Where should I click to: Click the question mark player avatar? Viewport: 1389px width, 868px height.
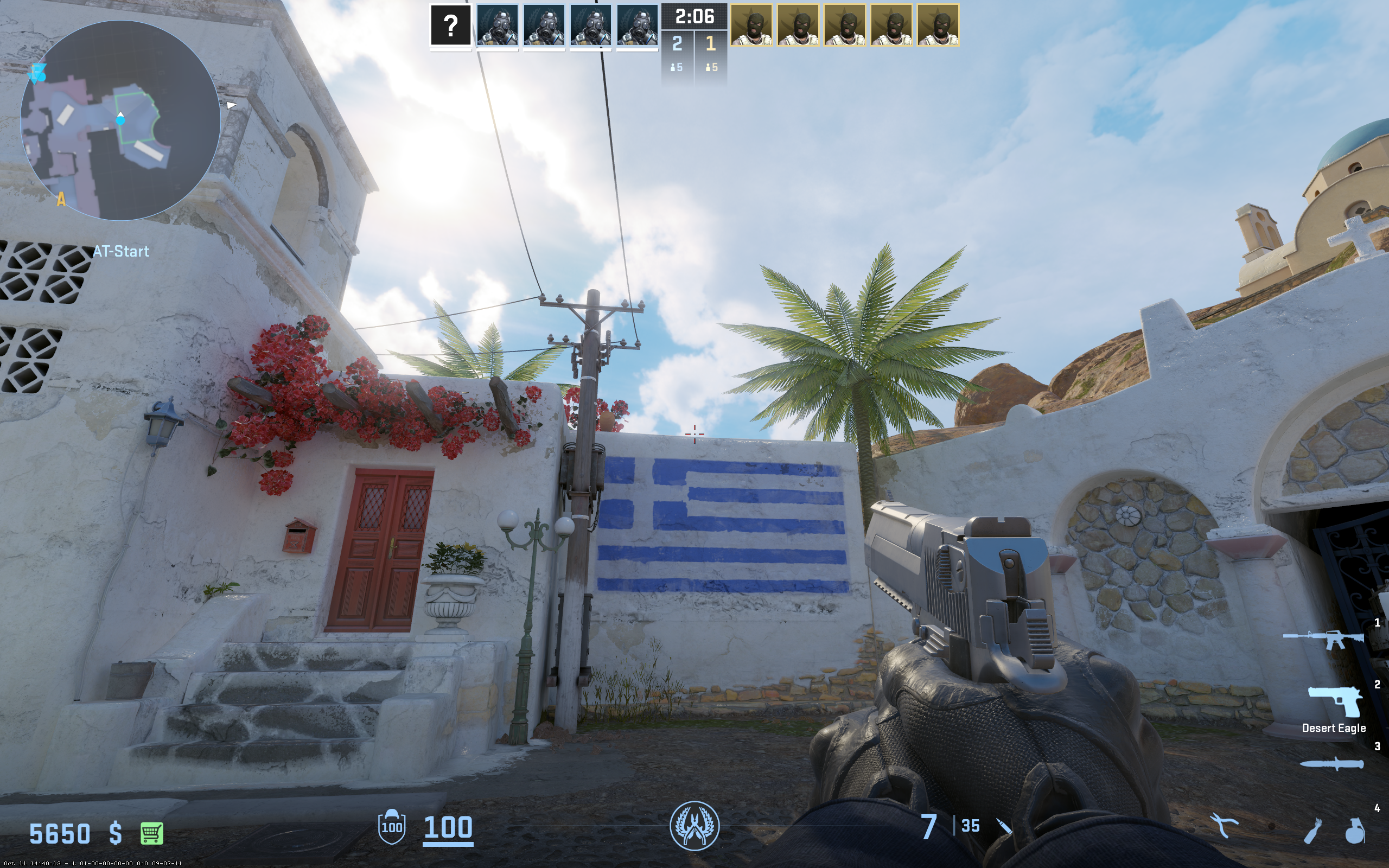click(450, 25)
